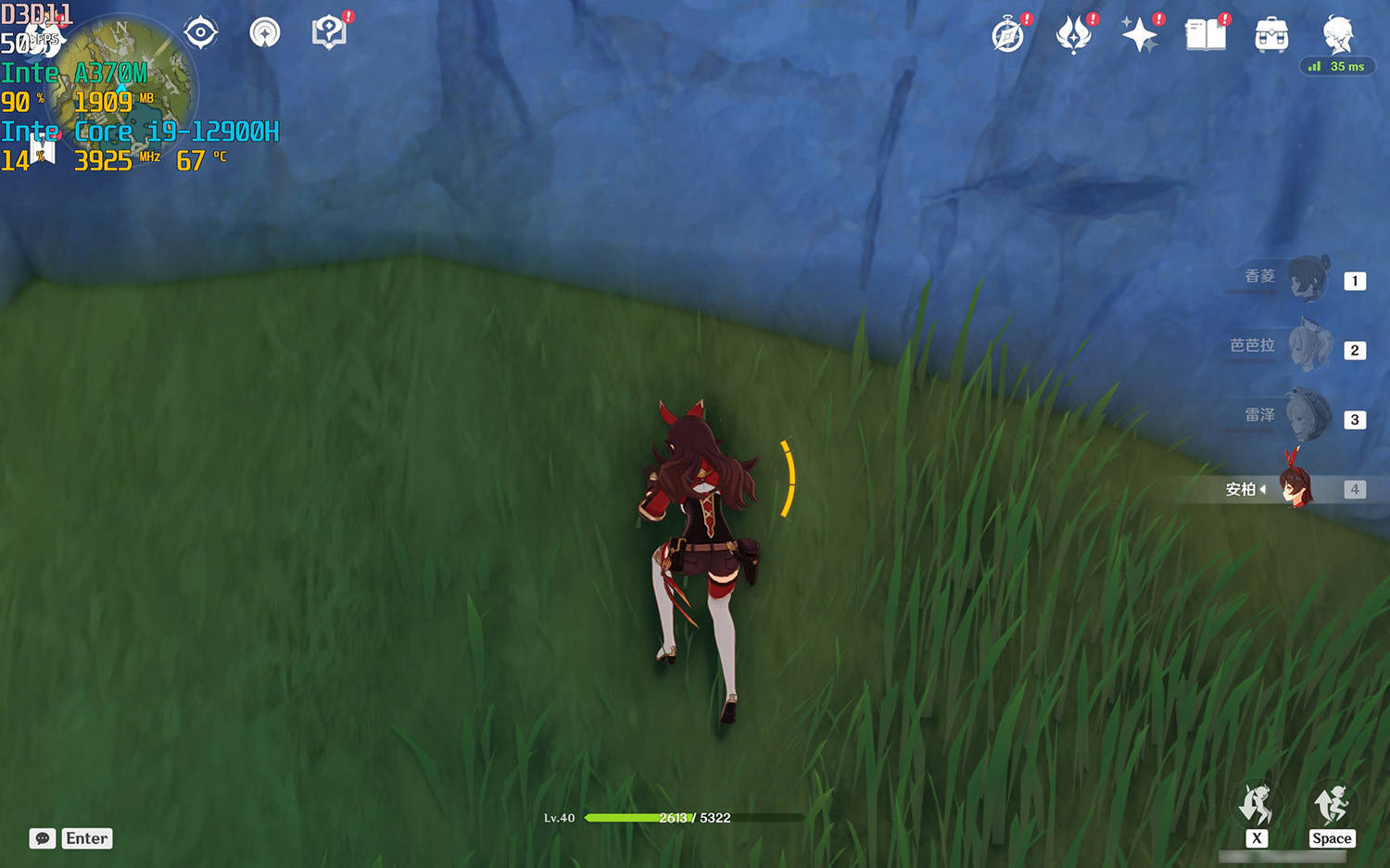The width and height of the screenshot is (1390, 868).
Task: Open the four-point star Wish icon
Action: [1139, 36]
